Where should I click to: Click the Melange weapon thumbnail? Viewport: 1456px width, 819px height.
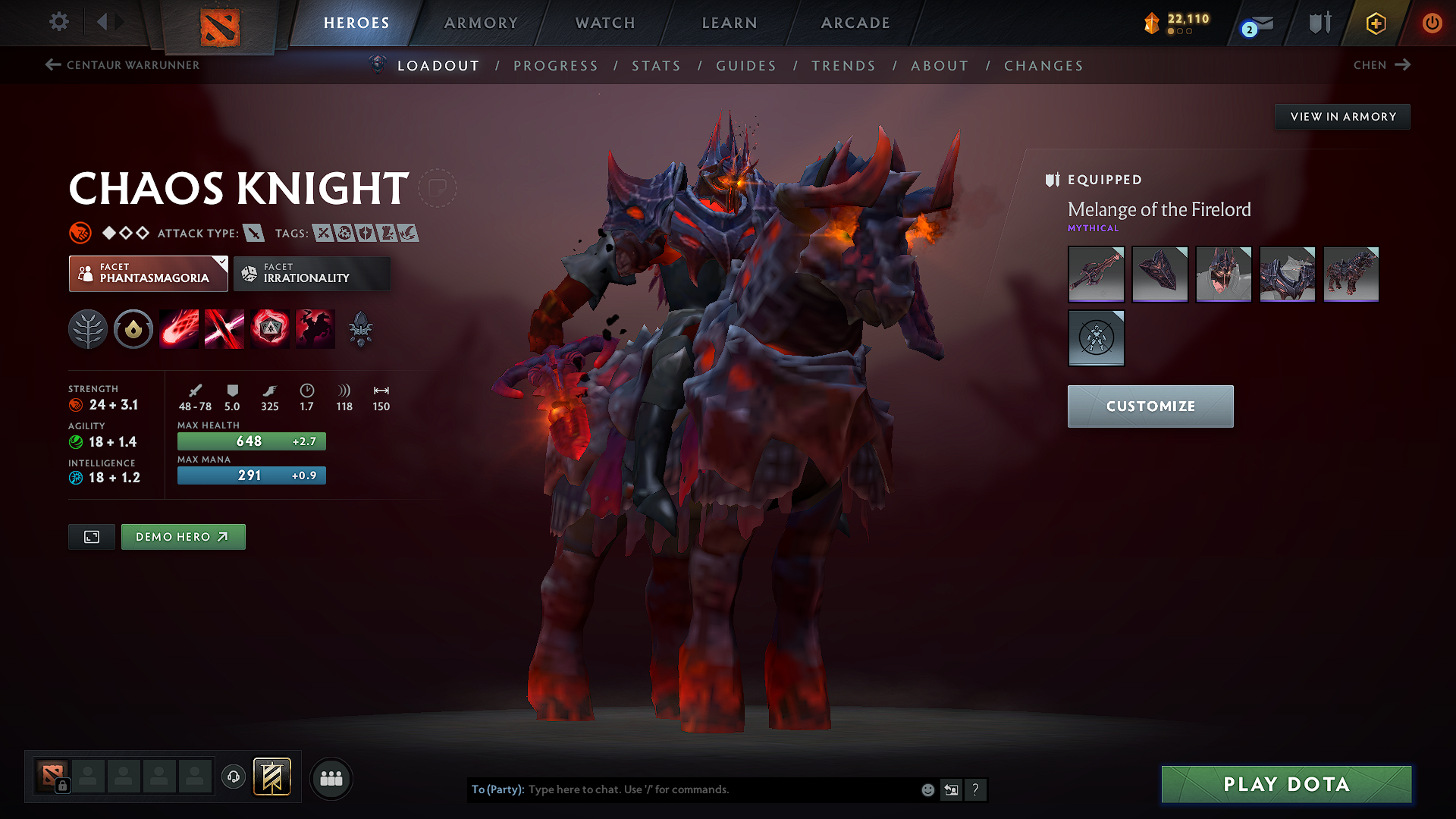1096,274
